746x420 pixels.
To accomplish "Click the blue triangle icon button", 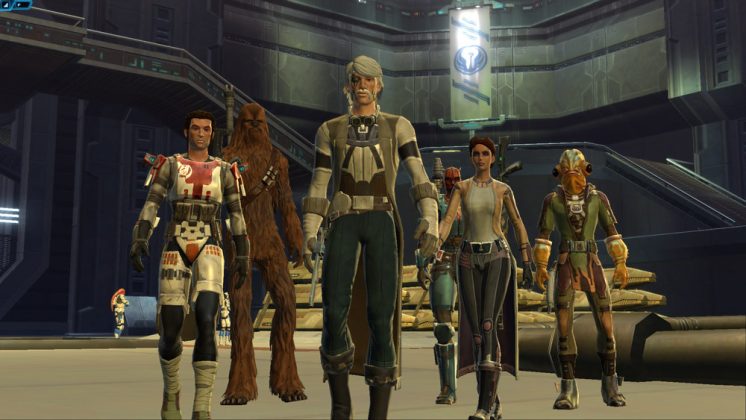I will (6, 5).
